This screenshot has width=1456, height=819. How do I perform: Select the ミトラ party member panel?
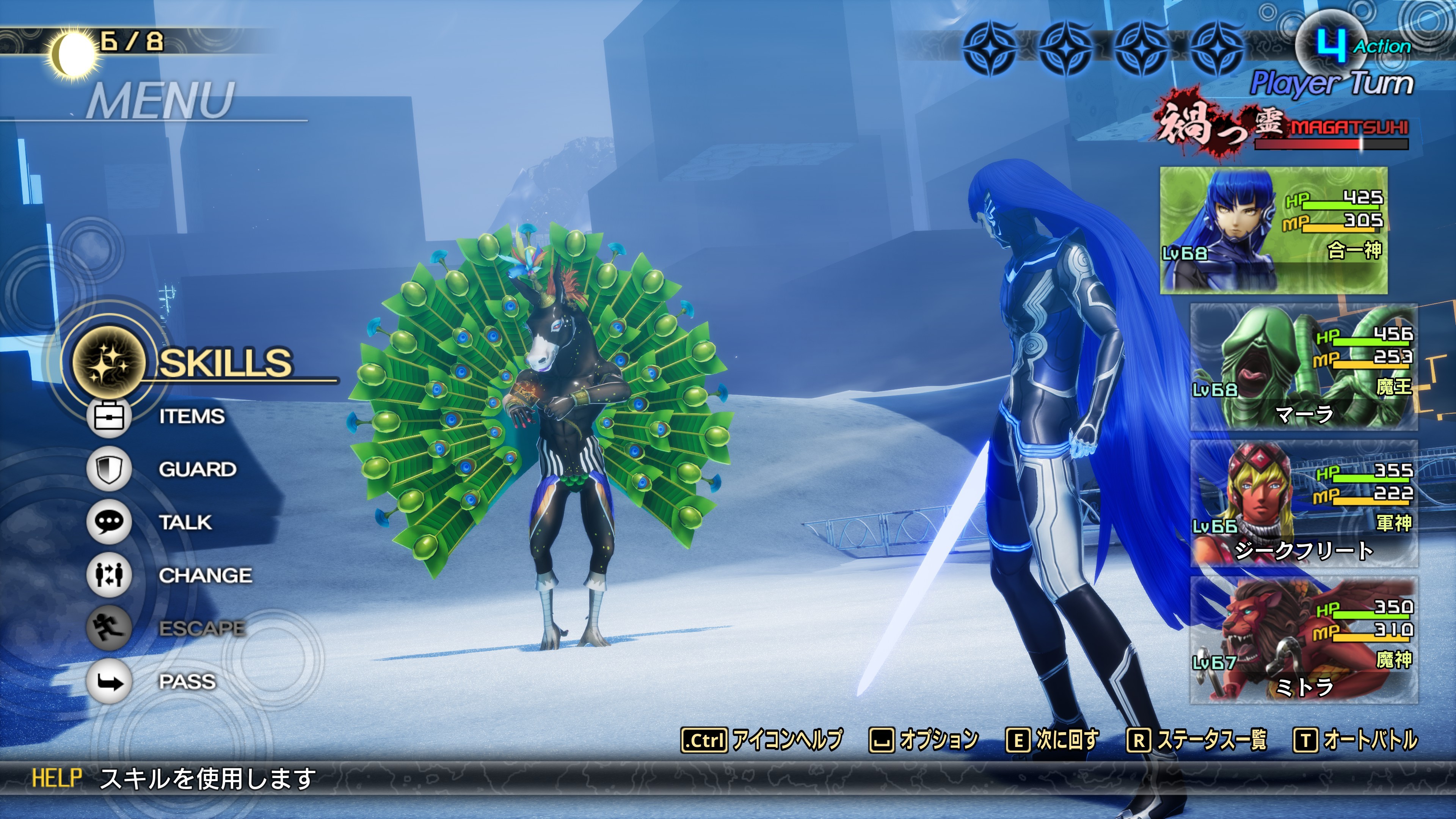tap(1304, 640)
